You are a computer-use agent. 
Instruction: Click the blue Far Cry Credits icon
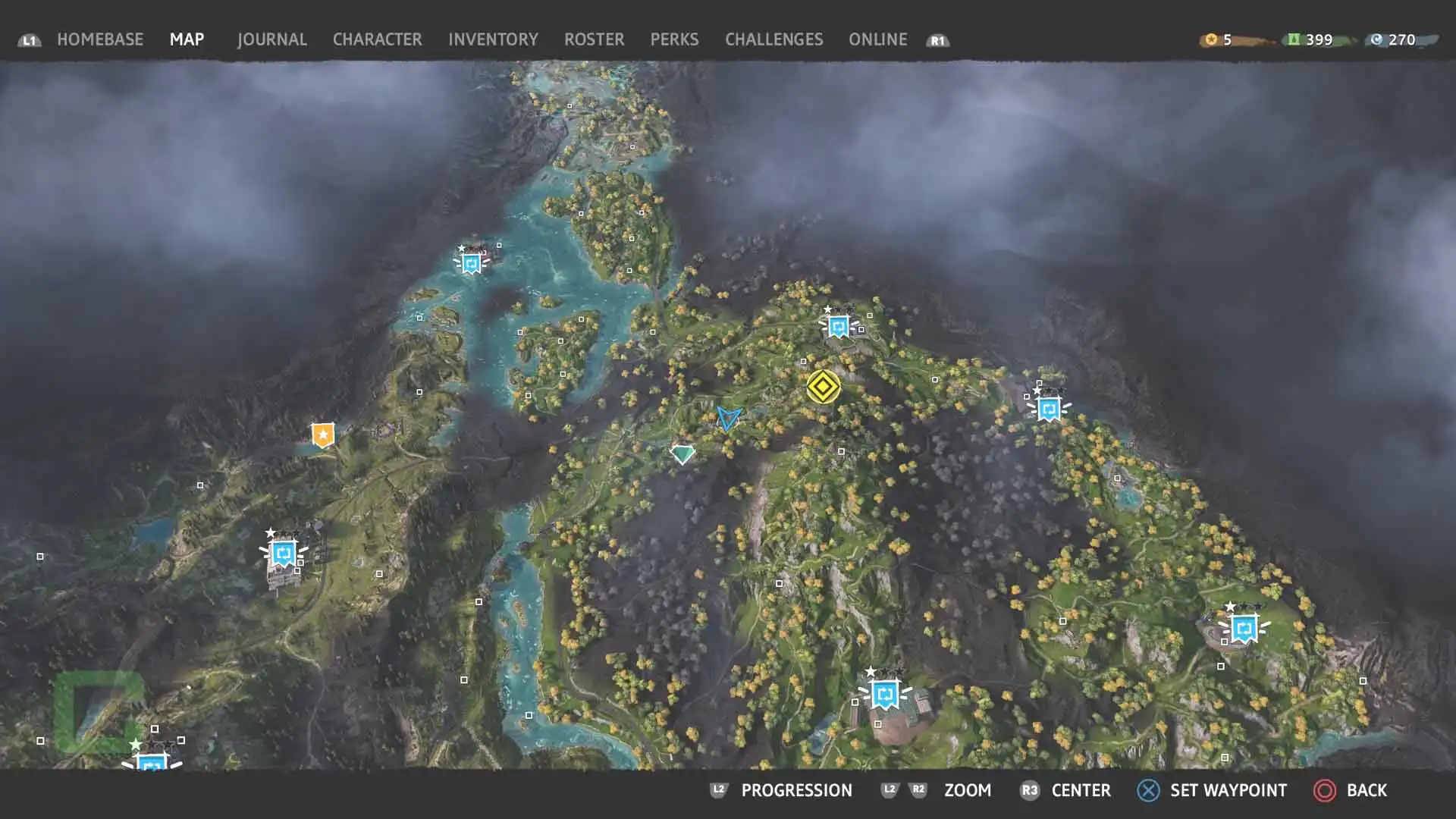(1378, 39)
